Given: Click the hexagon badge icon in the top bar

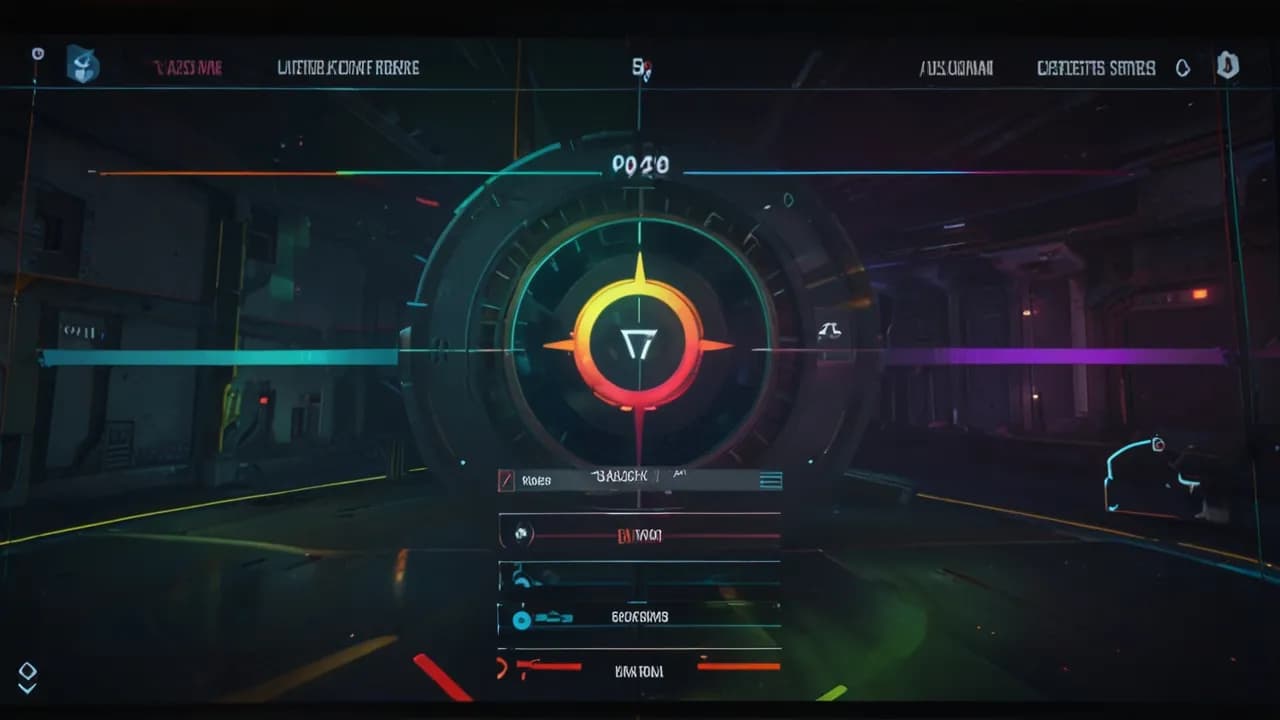Looking at the screenshot, I should coord(1227,66).
